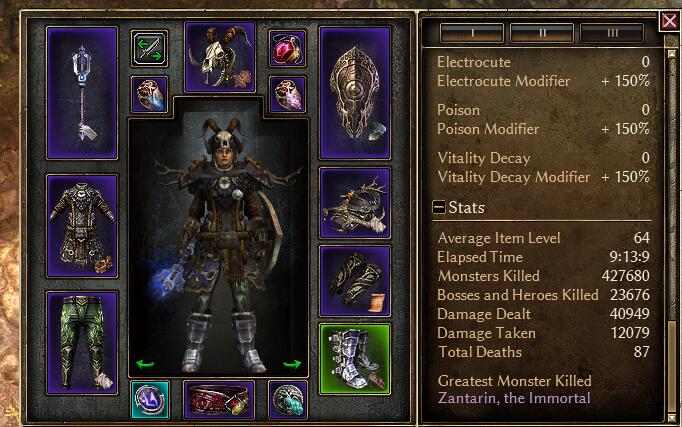The height and width of the screenshot is (427, 682).
Task: Toggle the green weapon swap button
Action: [149, 47]
